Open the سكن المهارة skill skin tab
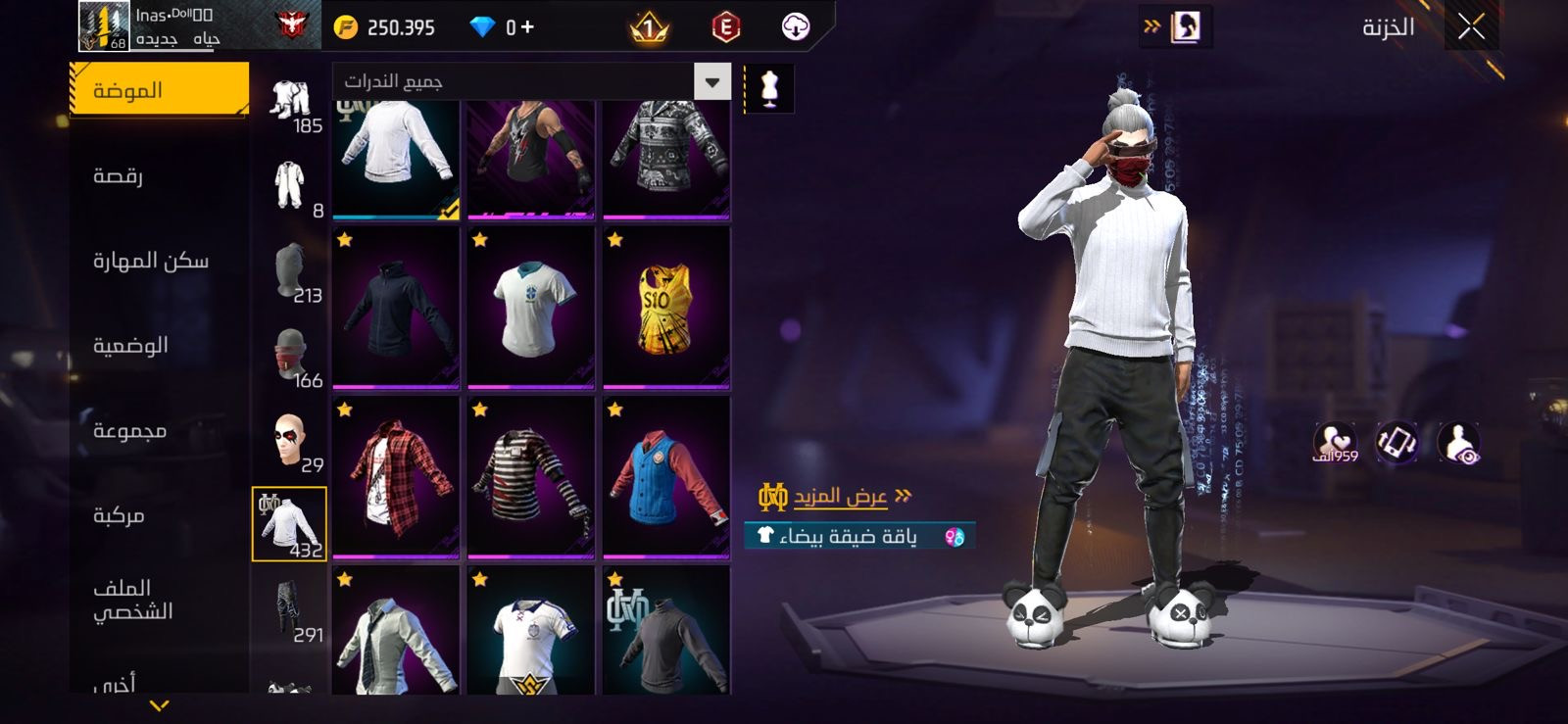This screenshot has height=724, width=1568. pos(150,261)
